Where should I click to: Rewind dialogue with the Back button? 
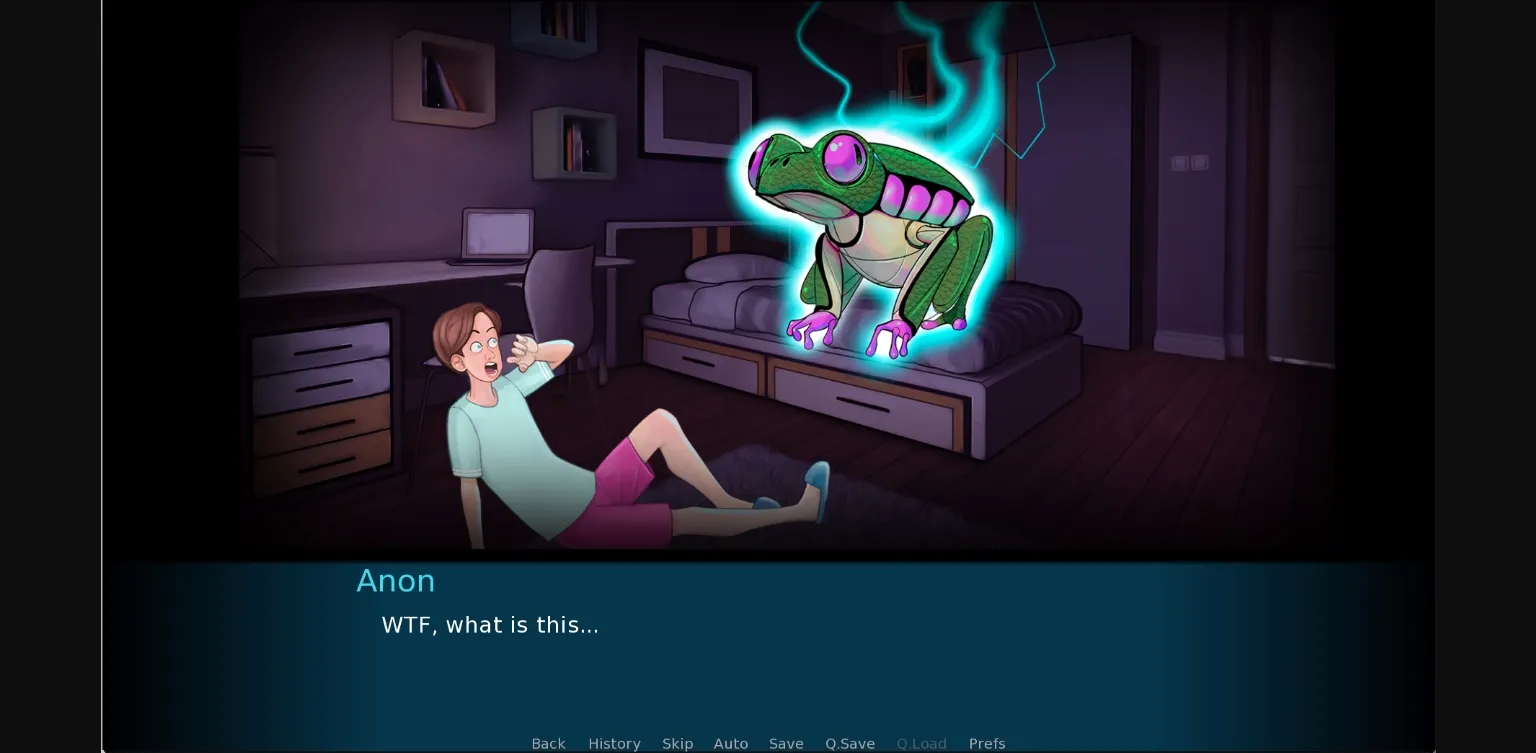[x=548, y=743]
